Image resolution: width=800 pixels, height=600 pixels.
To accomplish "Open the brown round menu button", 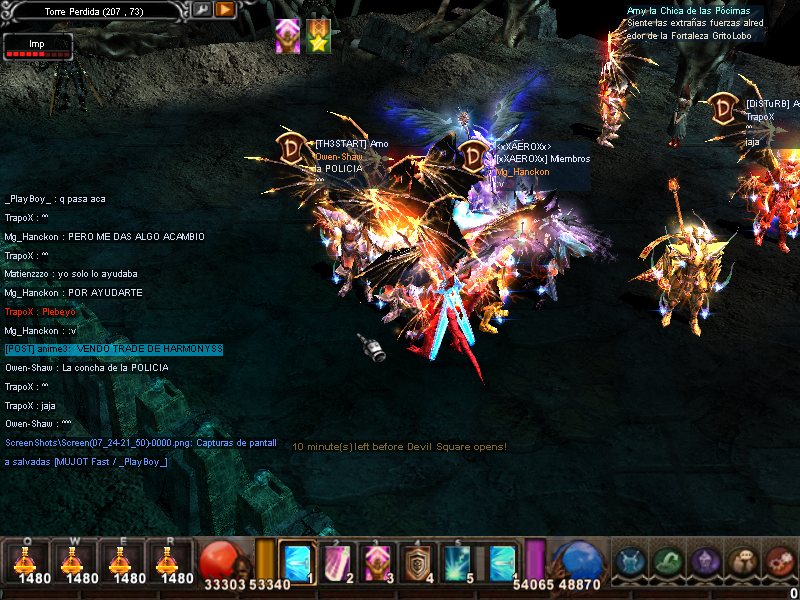I will 743,562.
